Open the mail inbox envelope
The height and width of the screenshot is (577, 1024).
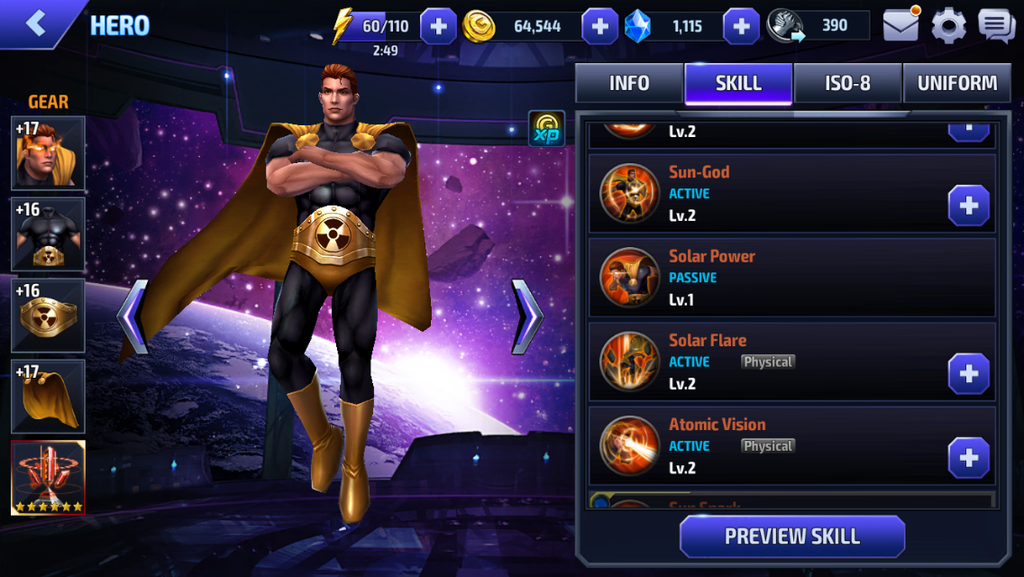click(900, 26)
